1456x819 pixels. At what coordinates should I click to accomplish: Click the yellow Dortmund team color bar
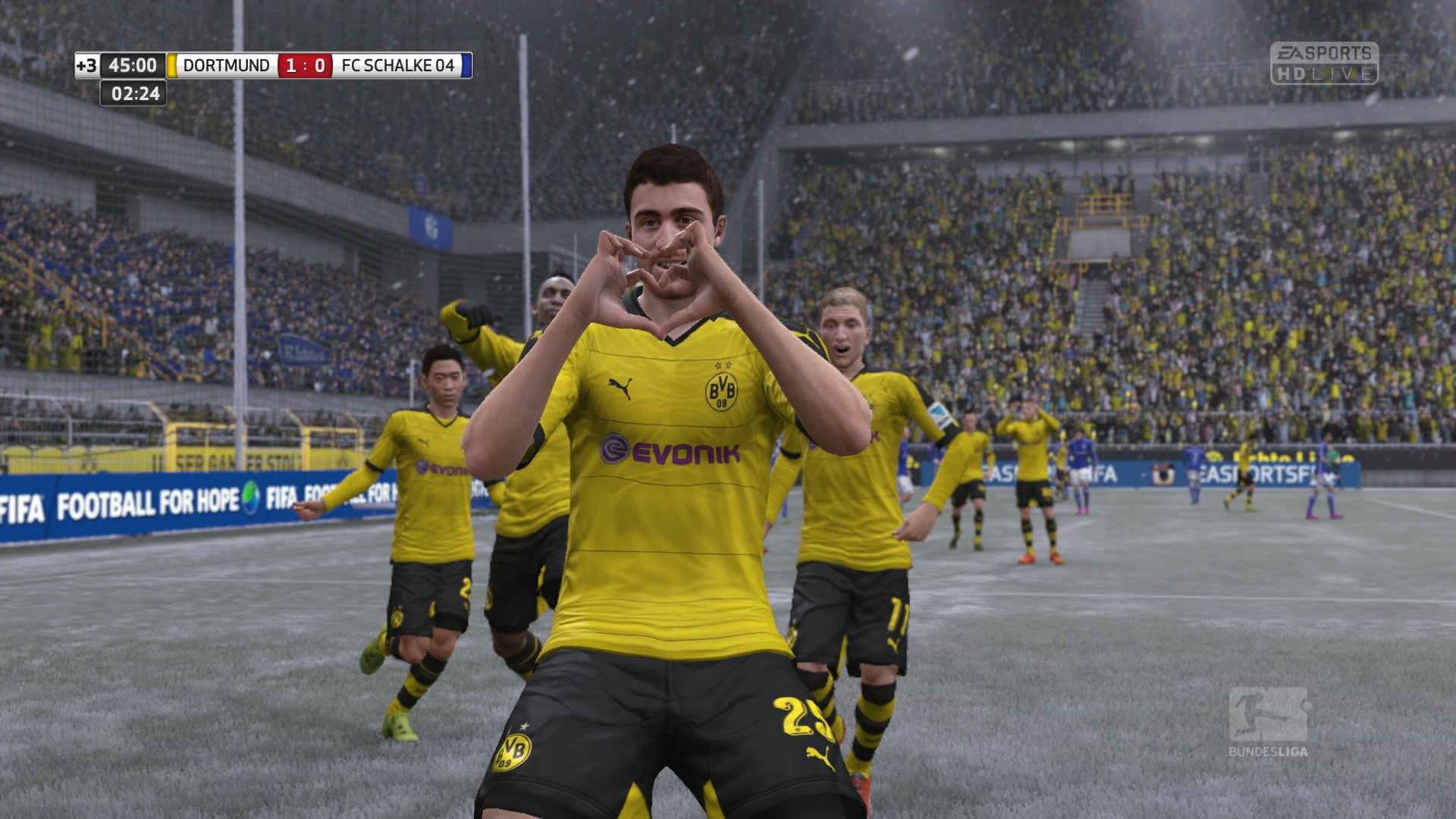coord(173,65)
